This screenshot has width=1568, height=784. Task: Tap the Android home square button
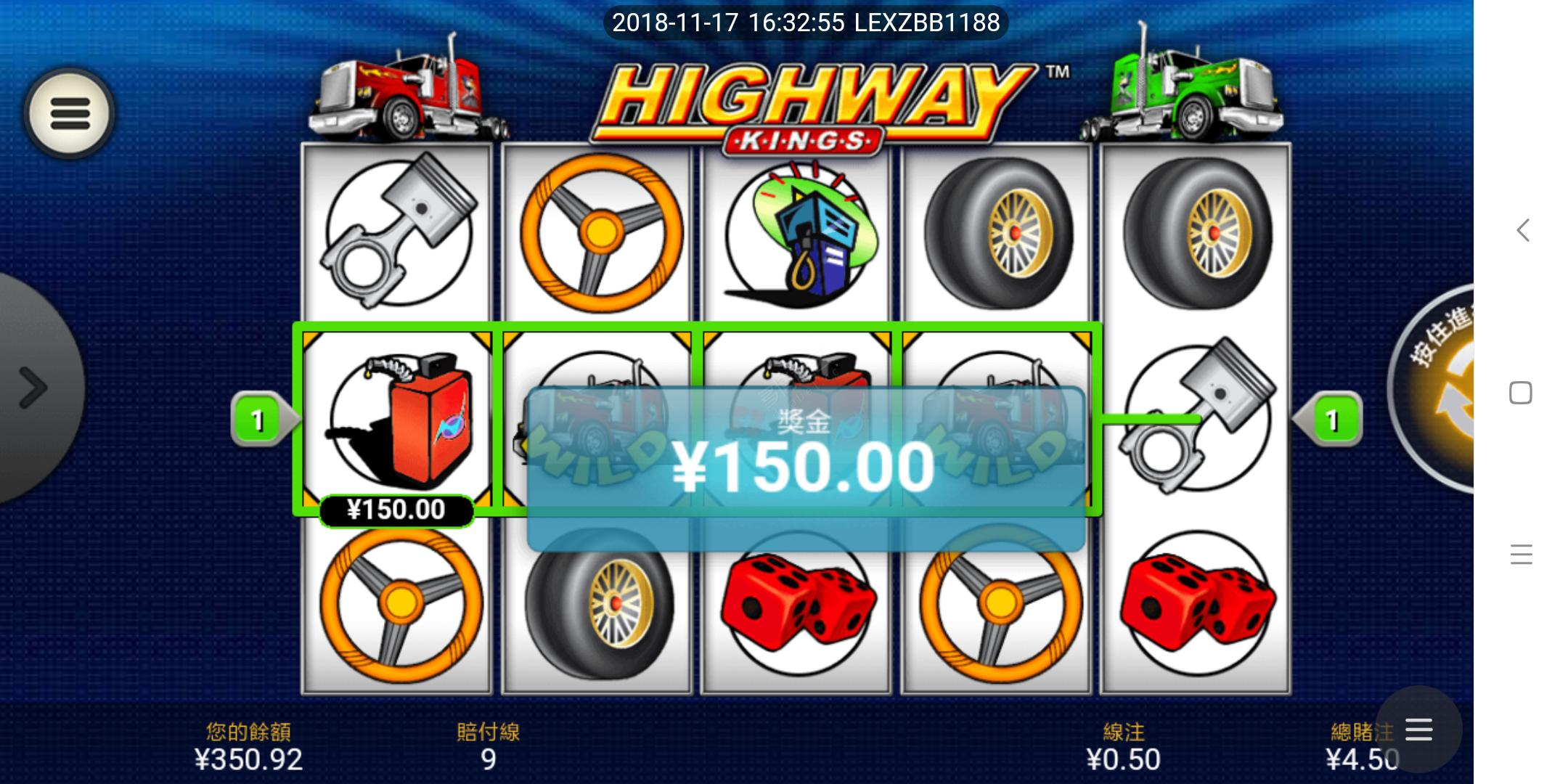point(1520,393)
